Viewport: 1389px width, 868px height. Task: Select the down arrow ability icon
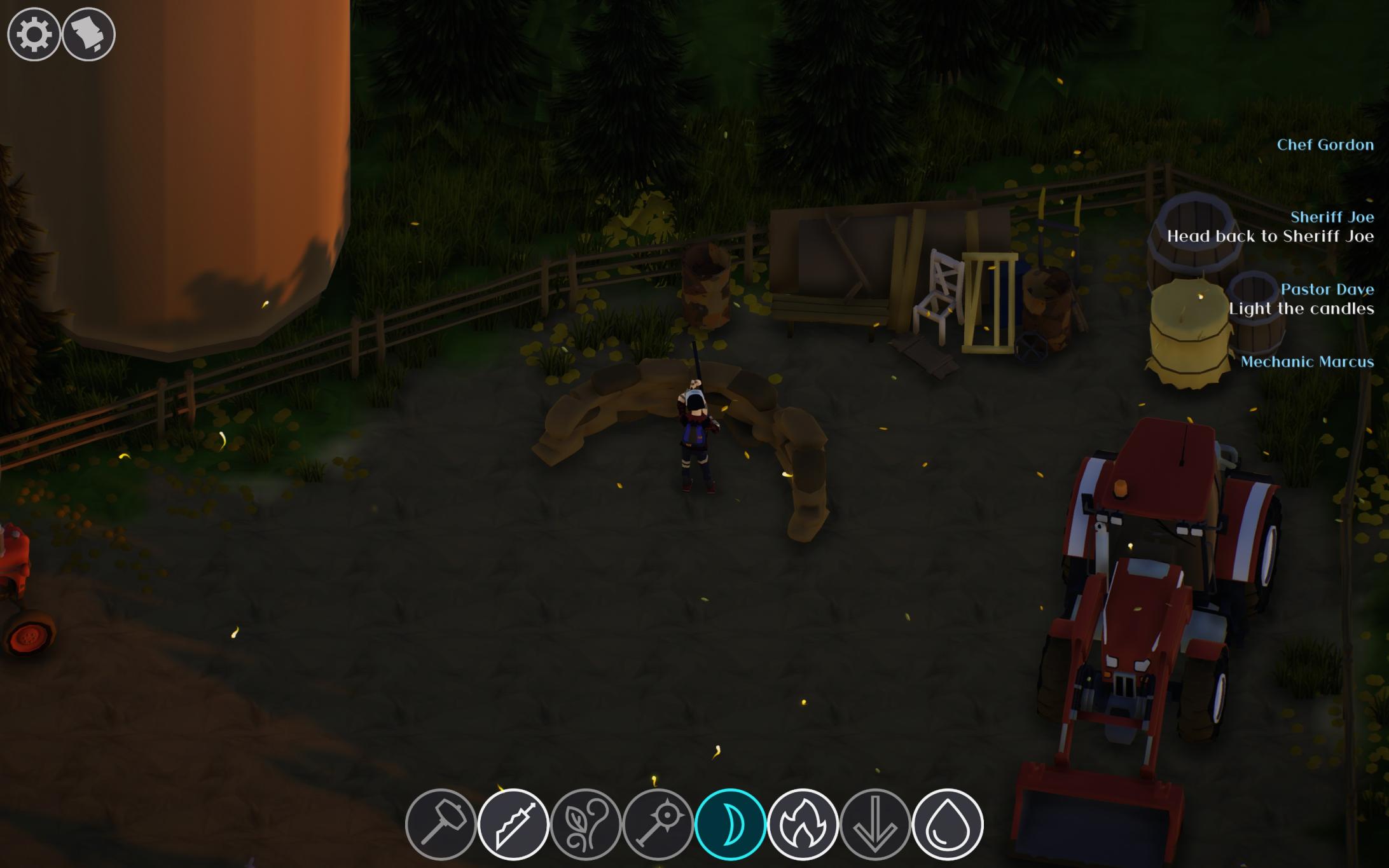(x=876, y=822)
